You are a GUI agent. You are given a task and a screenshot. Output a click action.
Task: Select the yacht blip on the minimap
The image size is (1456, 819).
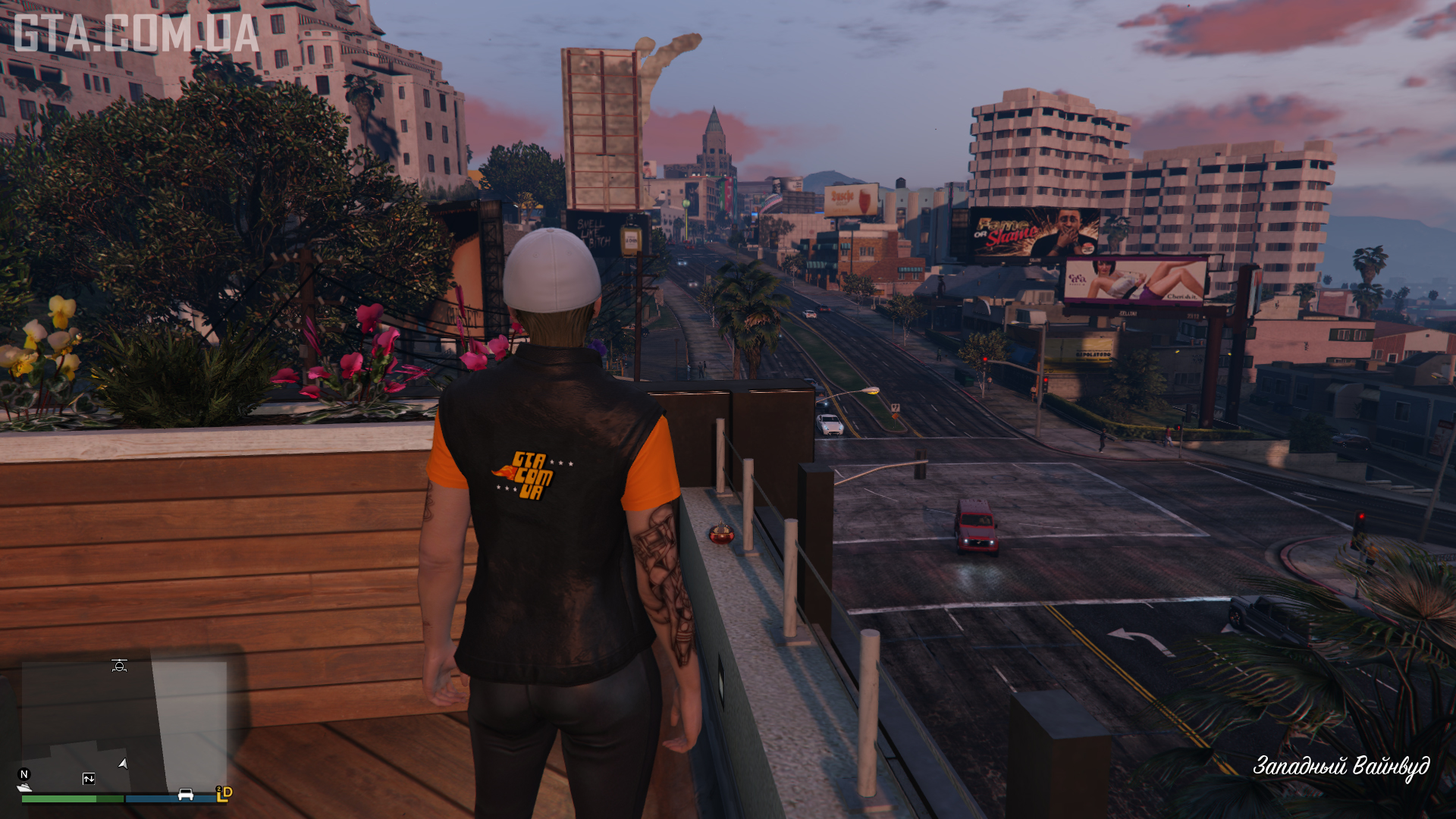[24, 788]
